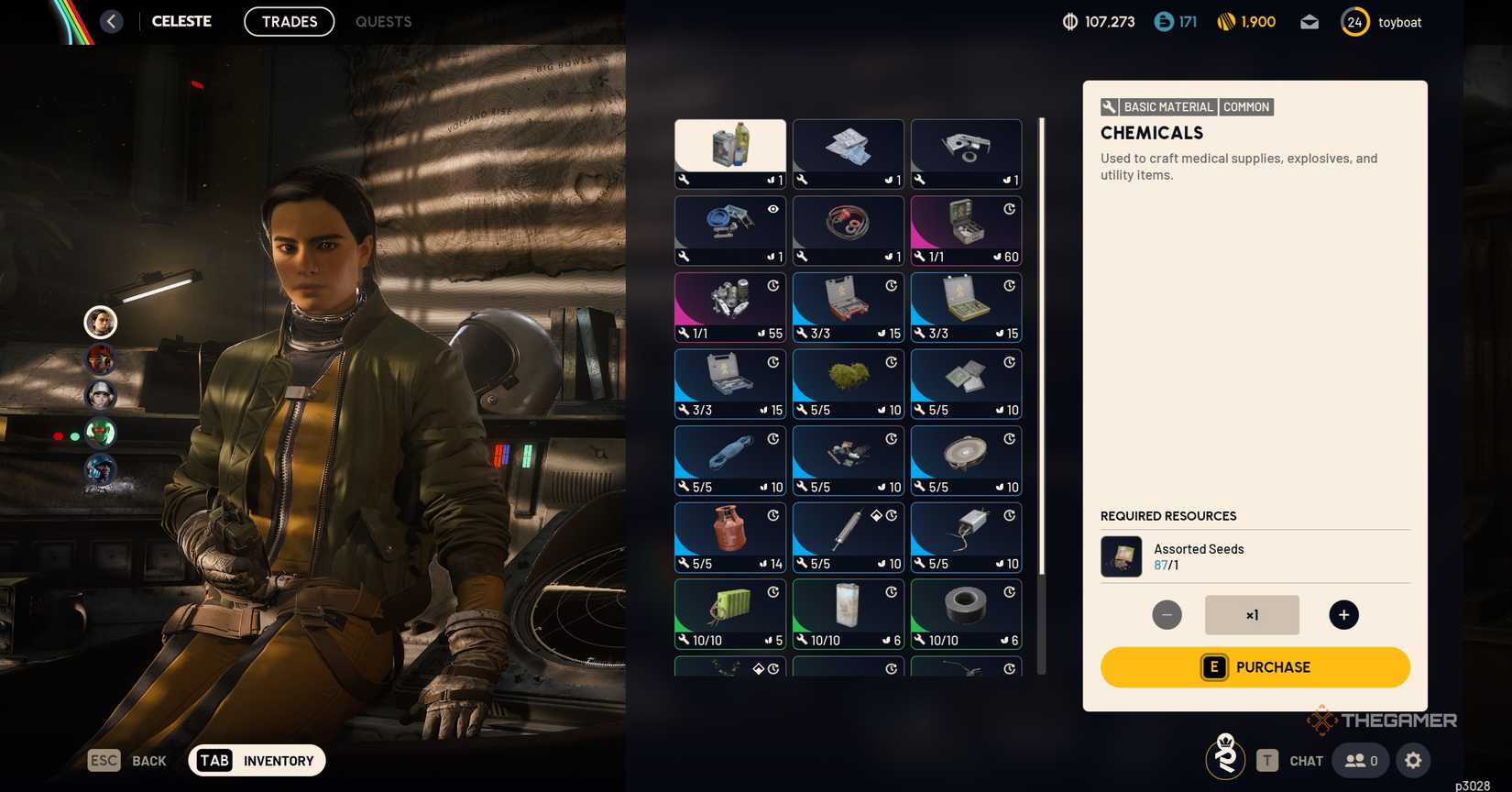
Task: Open mail with the envelope icon
Action: 1309,21
